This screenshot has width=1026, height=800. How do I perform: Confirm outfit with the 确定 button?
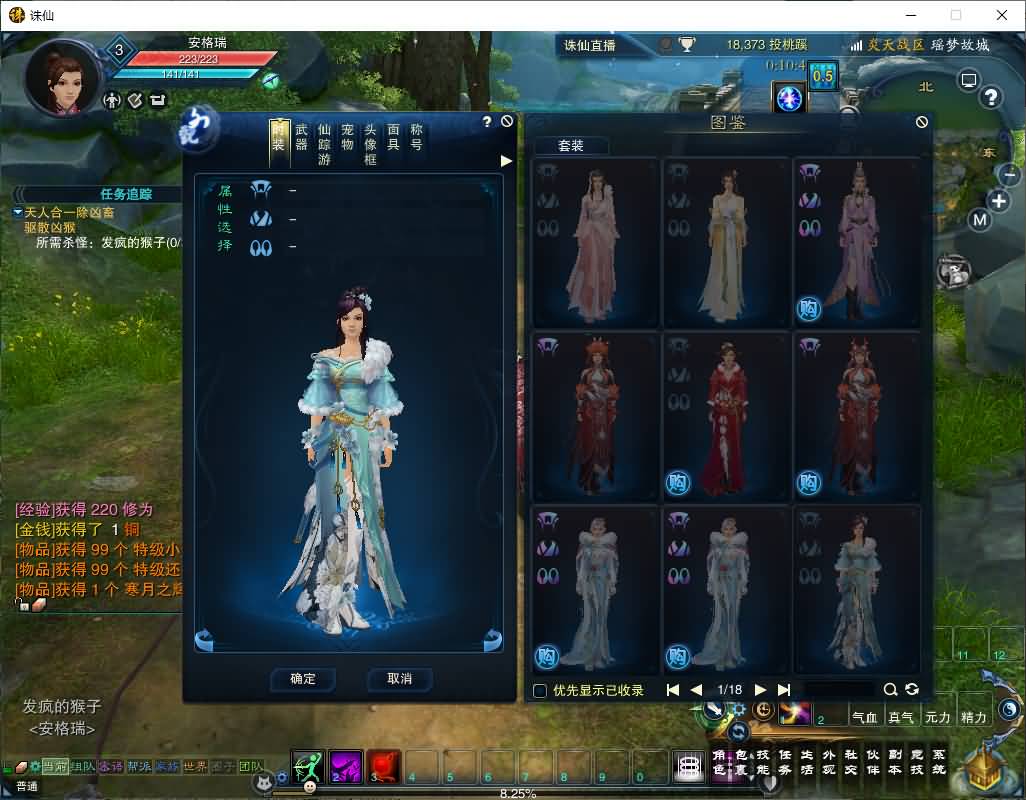(x=303, y=679)
